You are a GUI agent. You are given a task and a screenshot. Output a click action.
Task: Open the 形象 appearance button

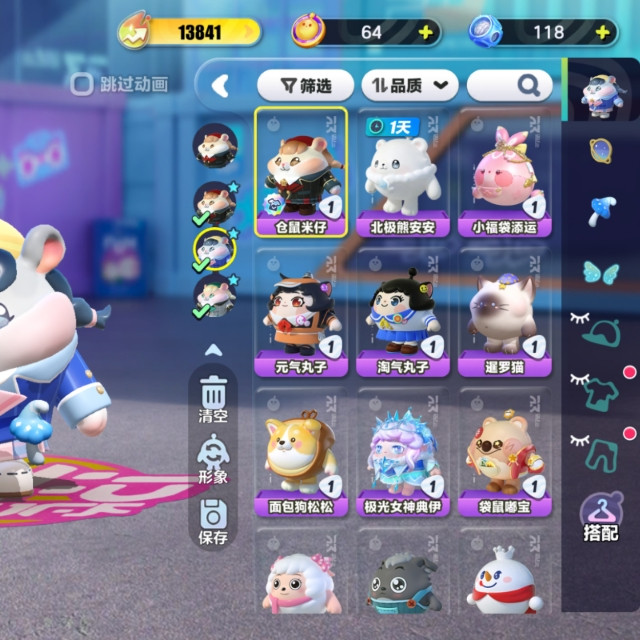point(214,459)
